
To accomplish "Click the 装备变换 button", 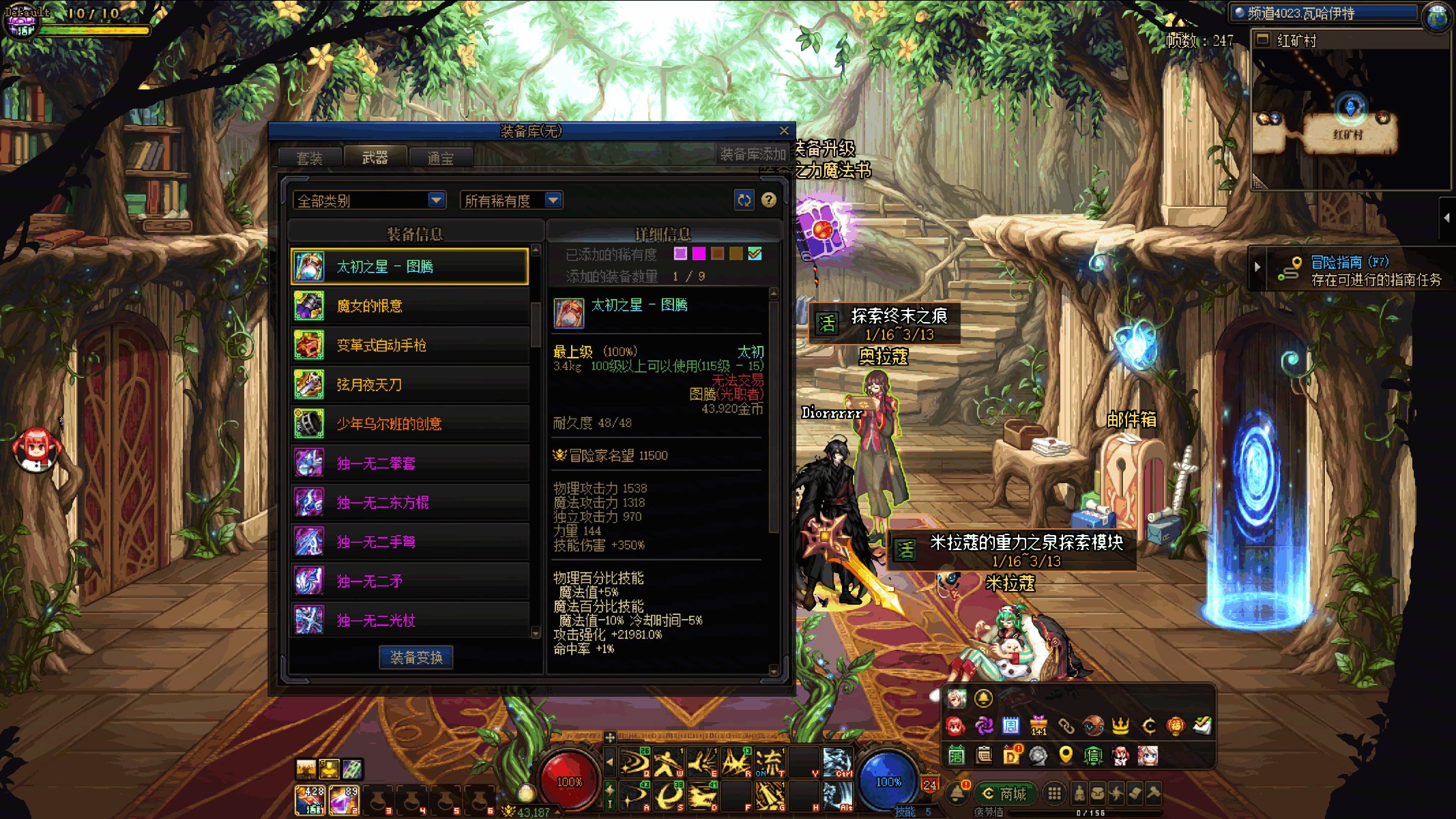I will pyautogui.click(x=416, y=657).
